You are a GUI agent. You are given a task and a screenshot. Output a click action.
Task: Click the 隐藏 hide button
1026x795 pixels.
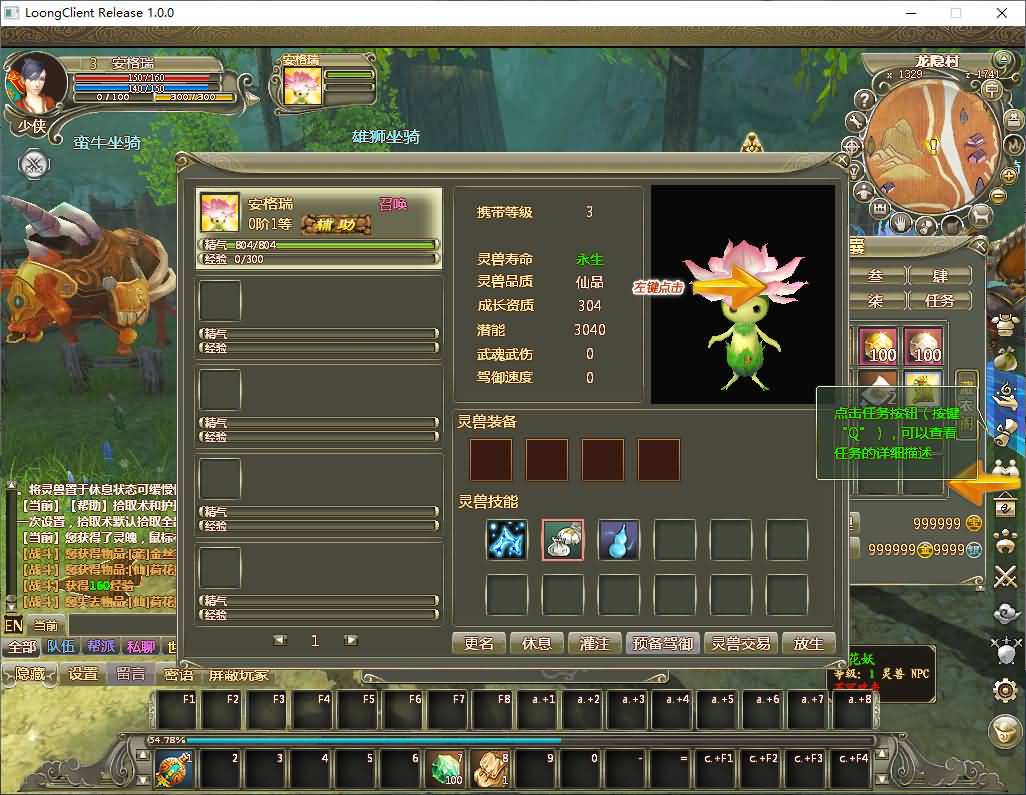click(x=30, y=674)
